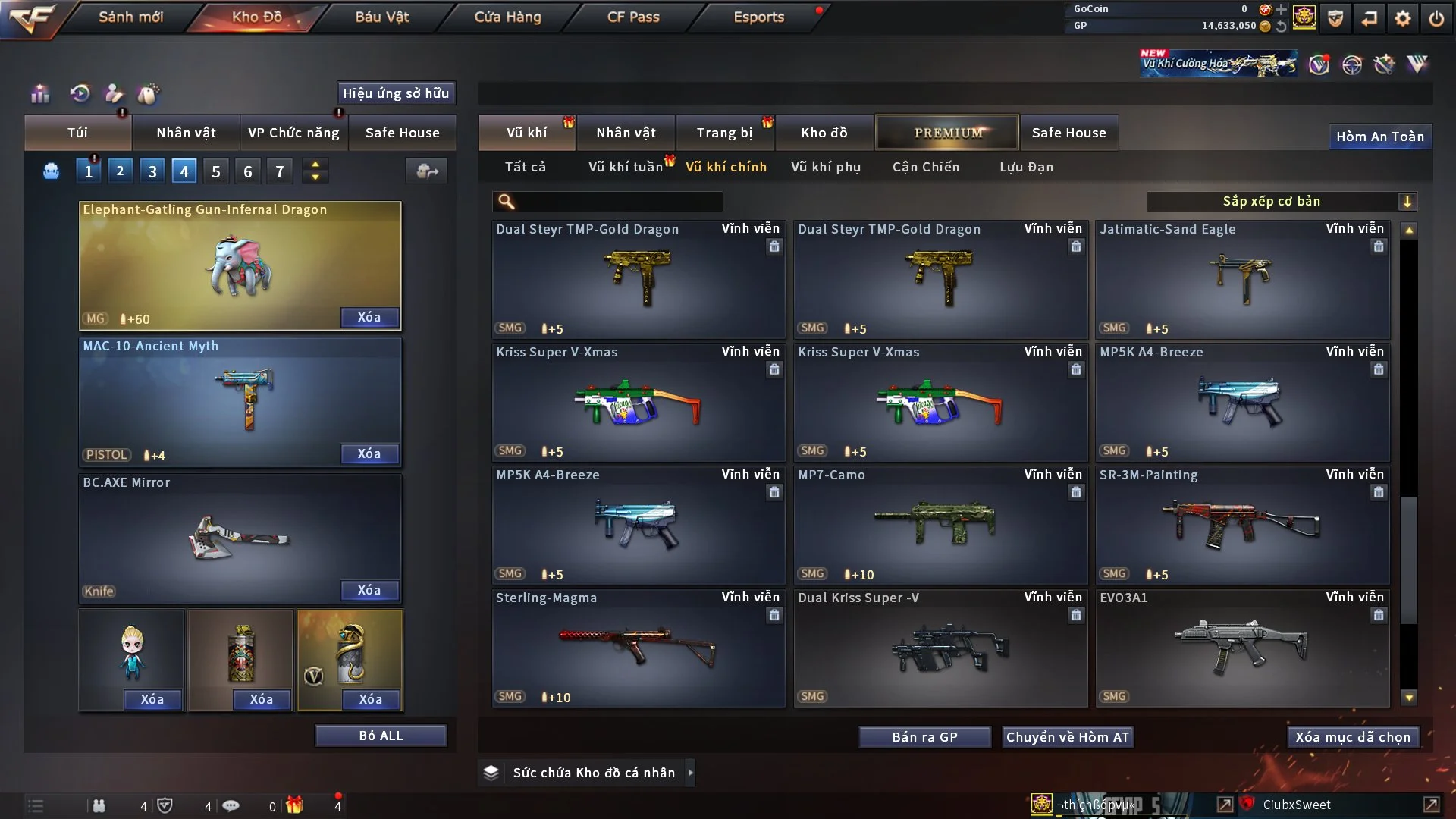Switch to the Nhân vật storage tab
Viewport: 1456px width, 819px height.
(x=626, y=133)
